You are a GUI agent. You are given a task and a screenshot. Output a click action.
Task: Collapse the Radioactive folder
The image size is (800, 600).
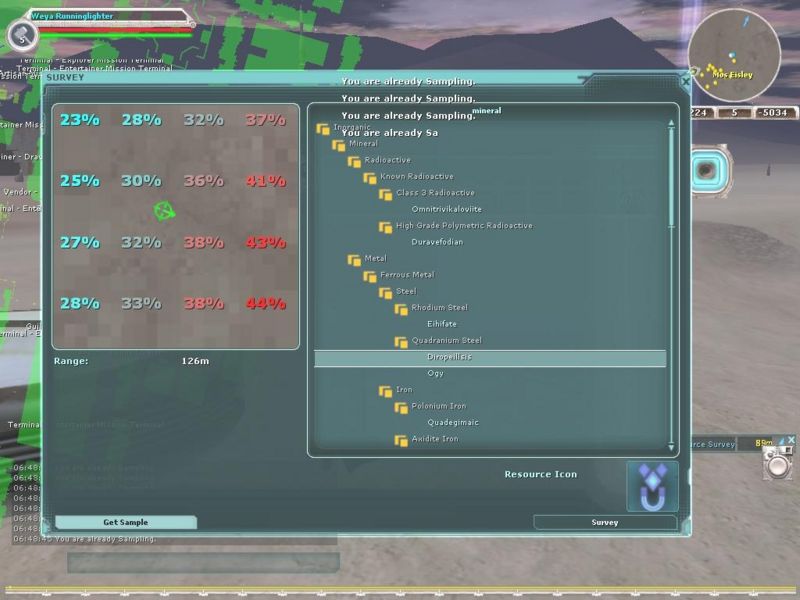coord(355,161)
